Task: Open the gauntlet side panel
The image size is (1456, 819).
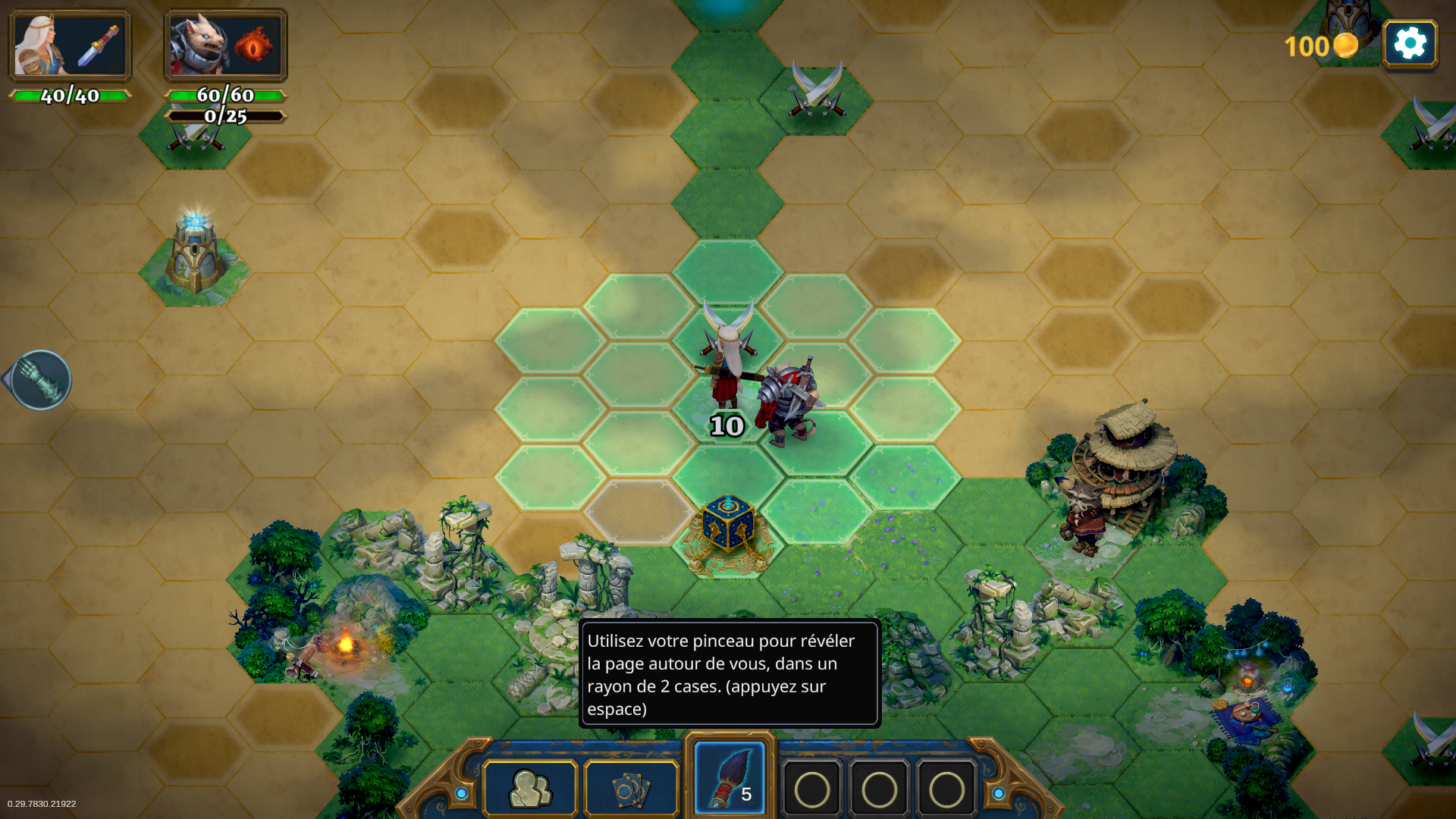Action: click(x=40, y=379)
